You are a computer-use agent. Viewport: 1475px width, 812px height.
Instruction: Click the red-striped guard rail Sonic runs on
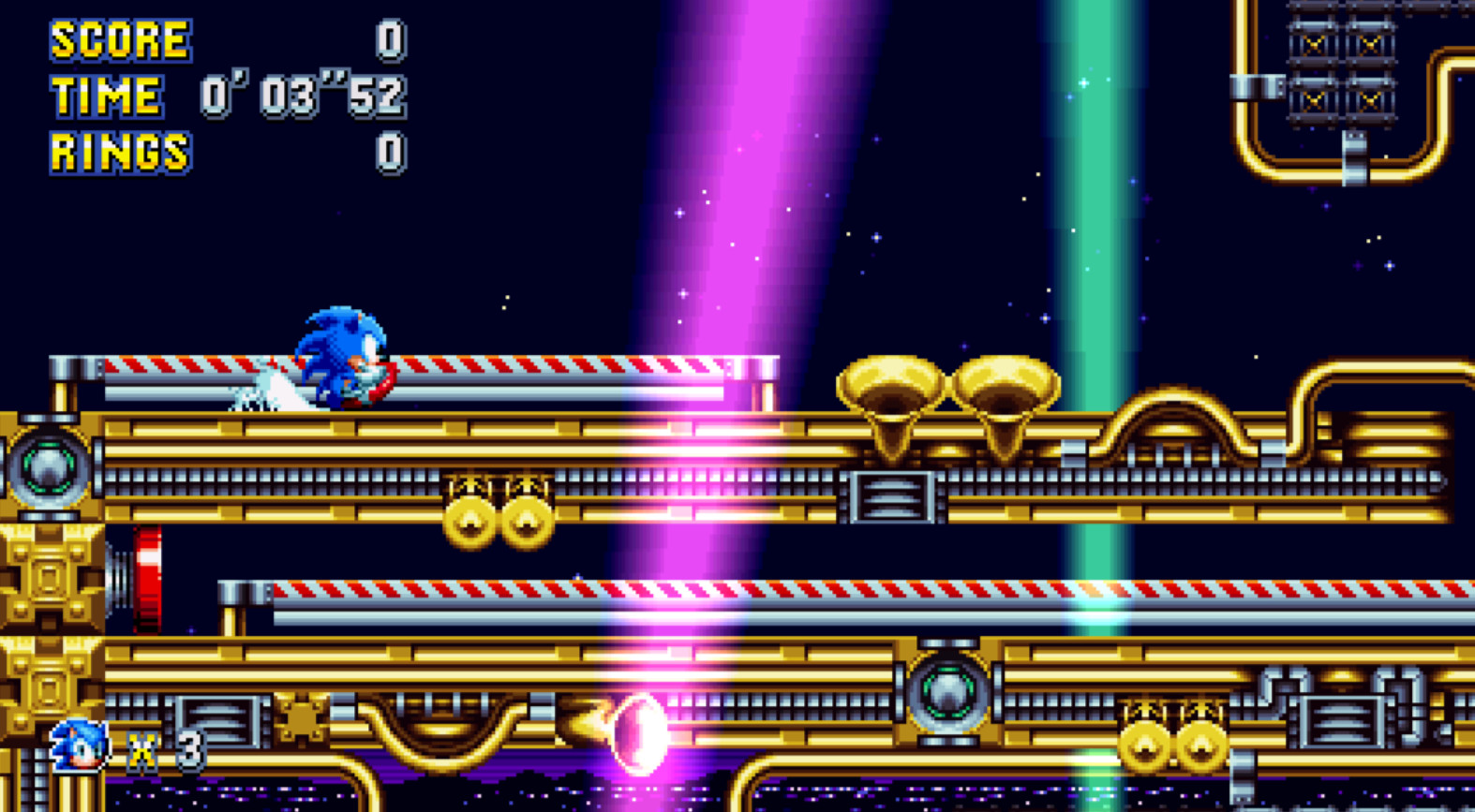515,363
